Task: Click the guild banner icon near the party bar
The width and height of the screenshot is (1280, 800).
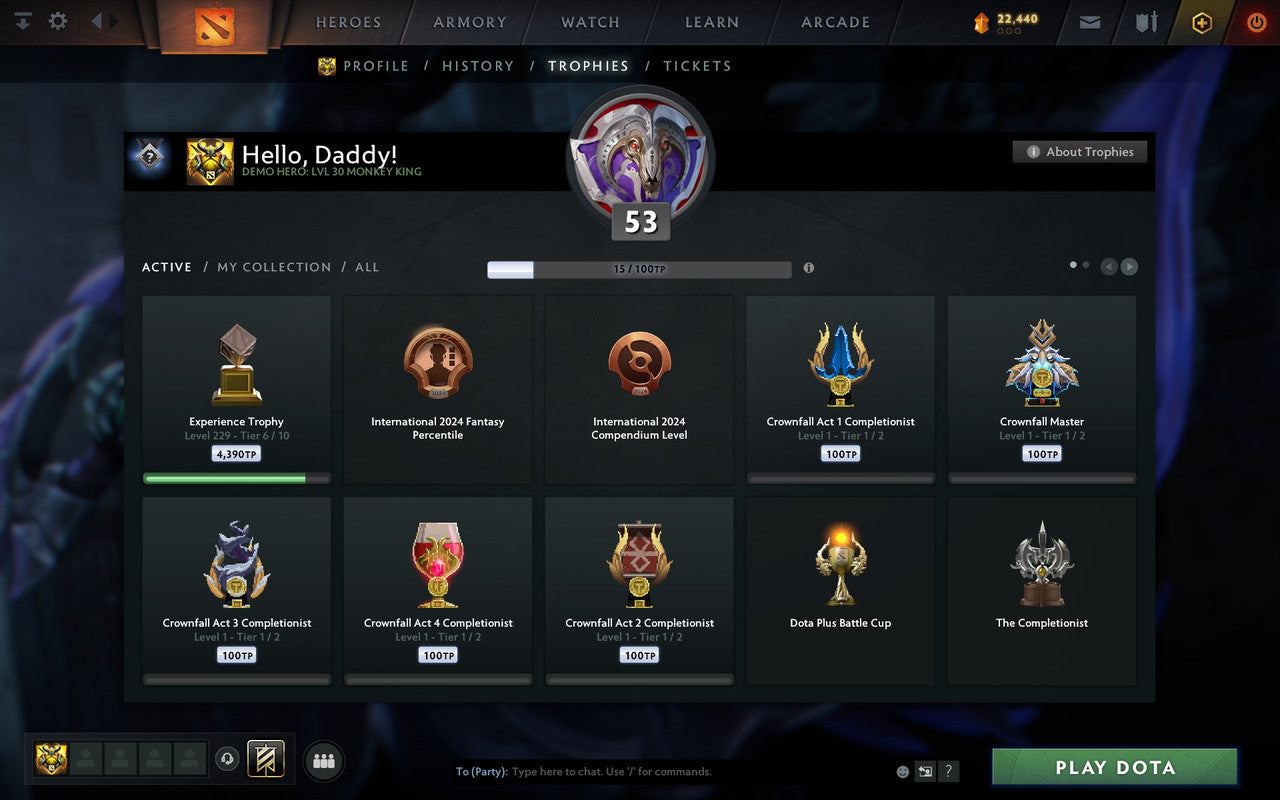Action: point(268,760)
